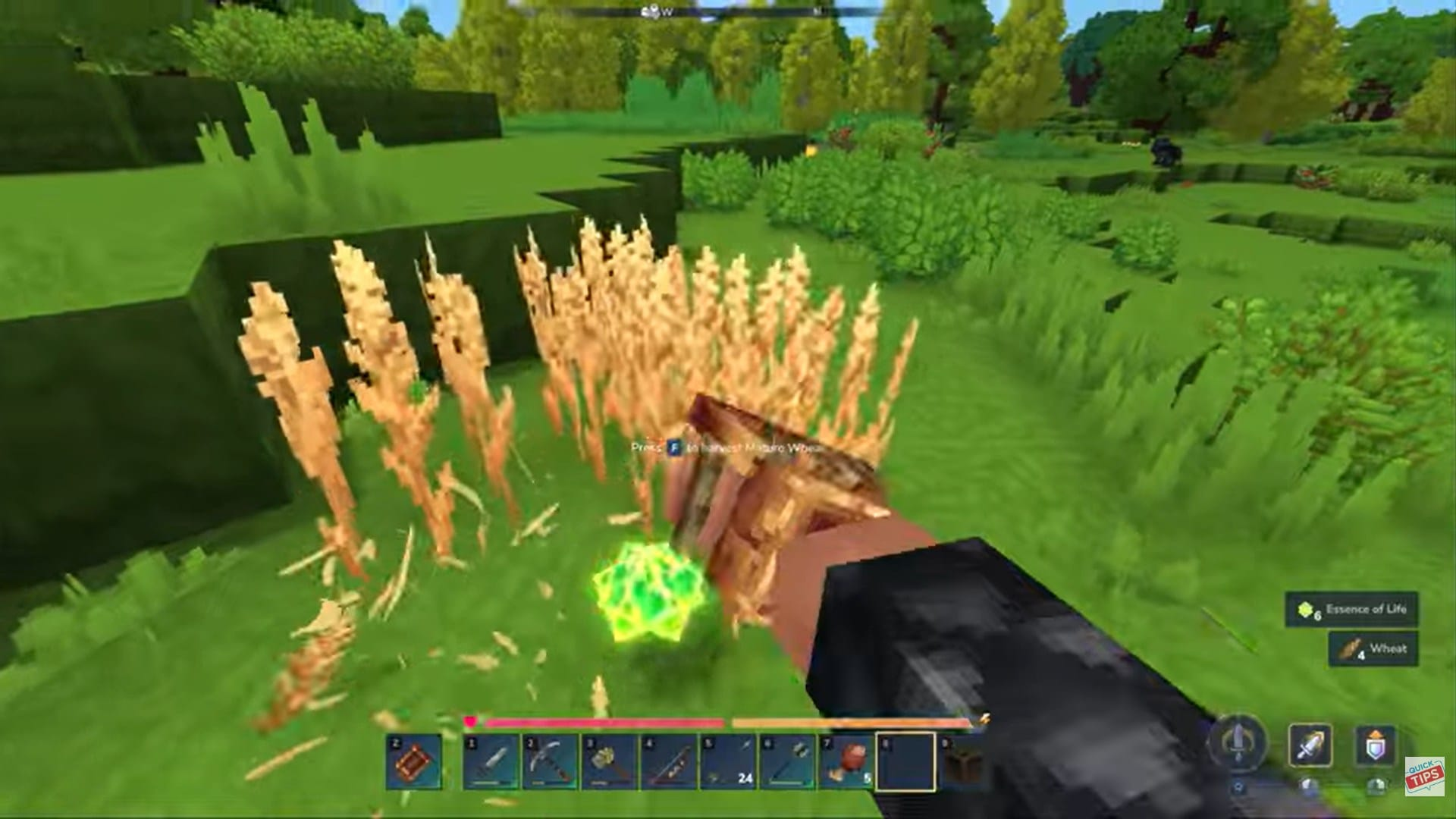Select the storage crate in slot 9
The width and height of the screenshot is (1456, 819).
[x=963, y=761]
